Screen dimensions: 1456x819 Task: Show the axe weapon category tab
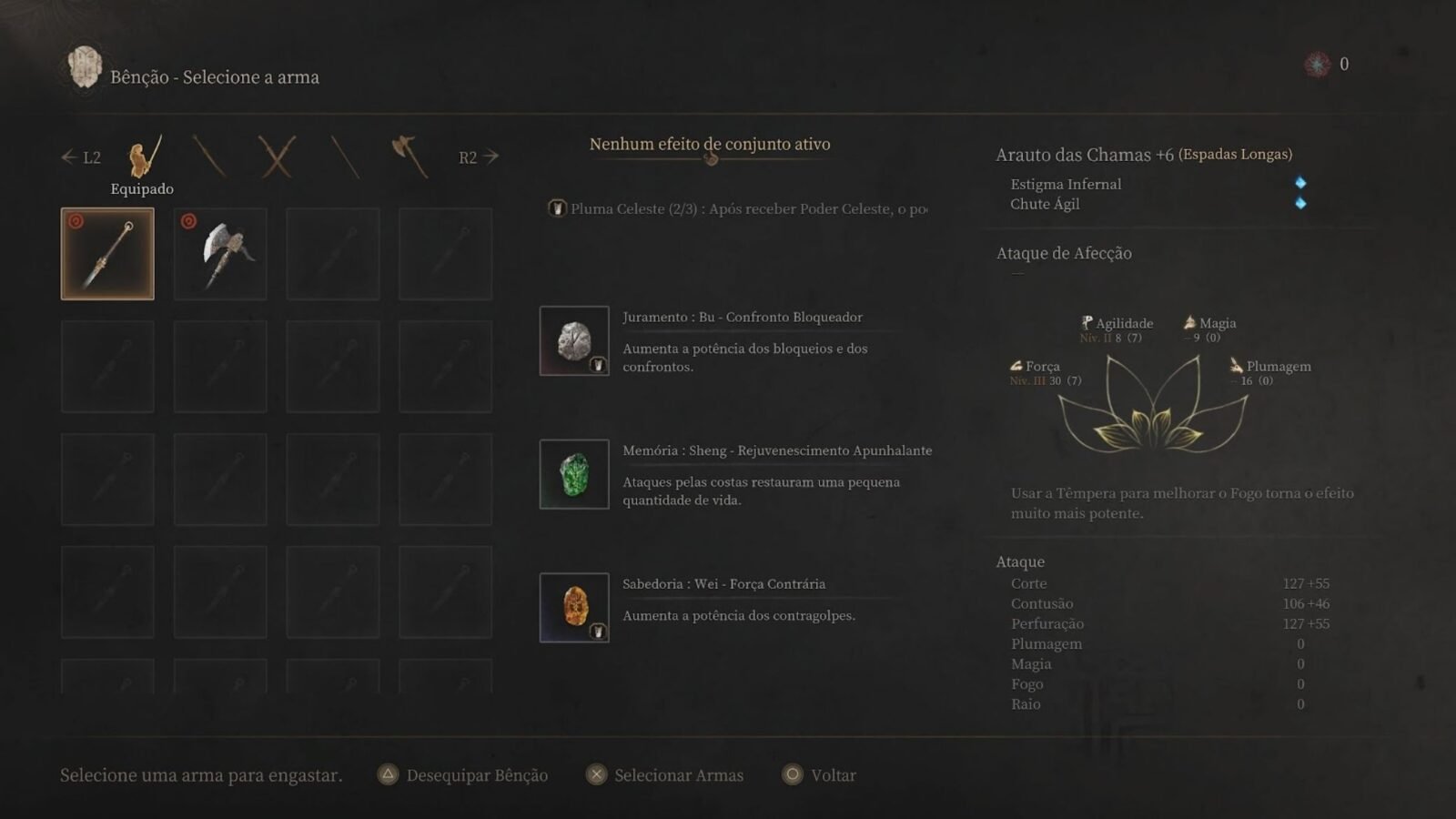point(409,156)
